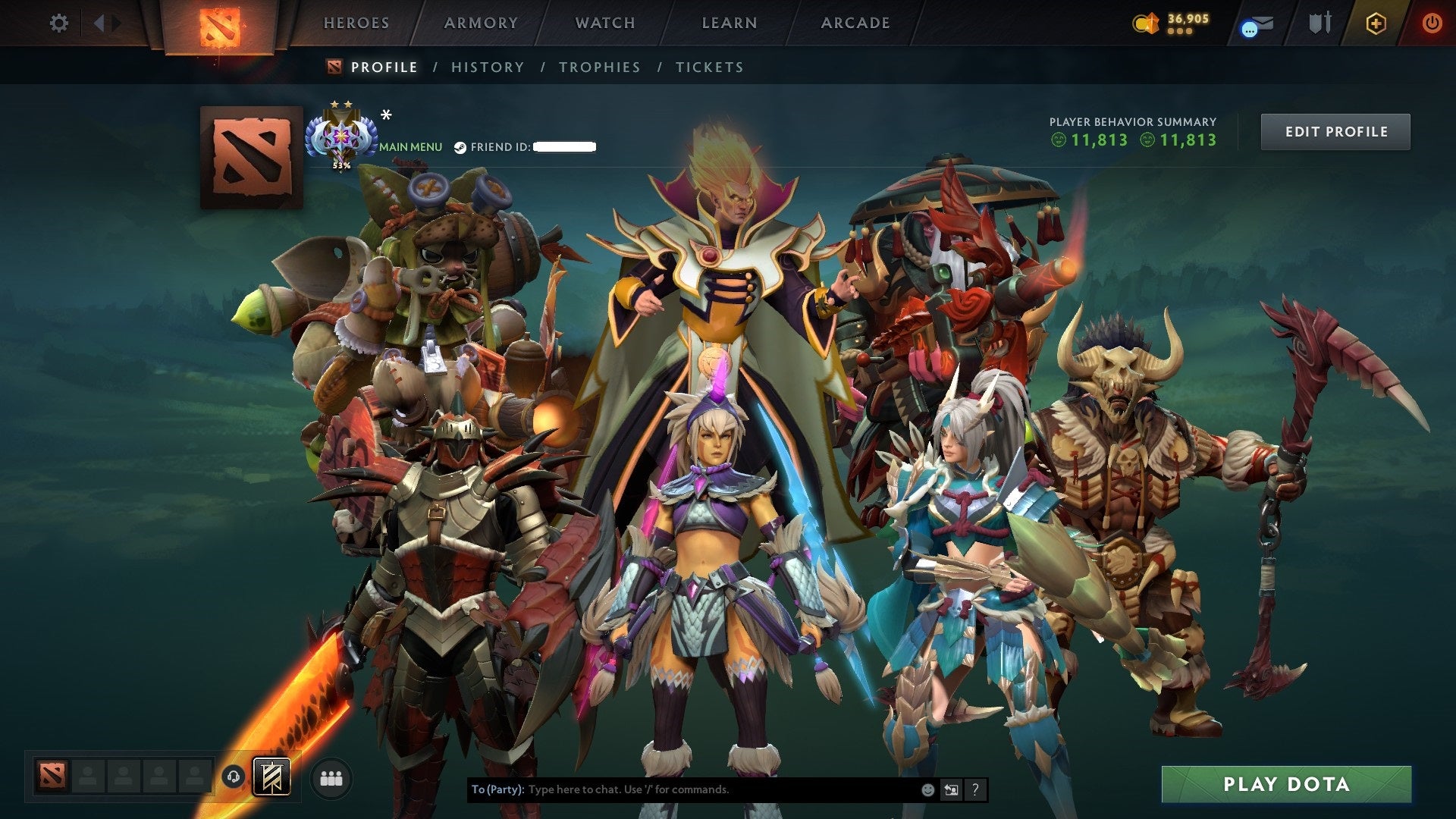The width and height of the screenshot is (1456, 819).
Task: Click the broadcast icon next to chat
Action: [952, 789]
